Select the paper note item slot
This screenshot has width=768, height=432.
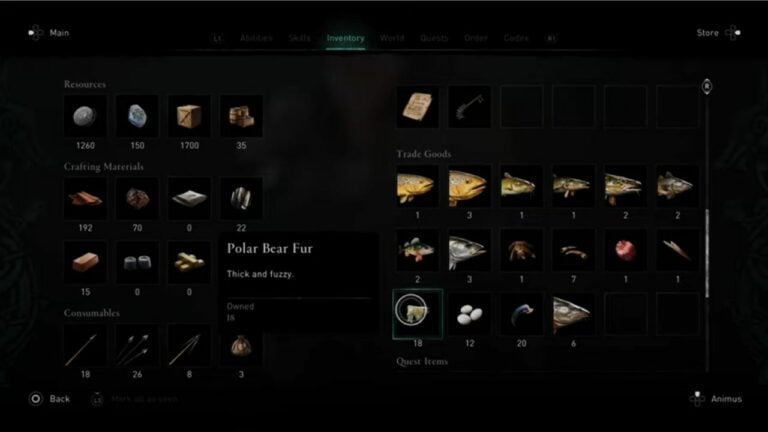[418, 106]
